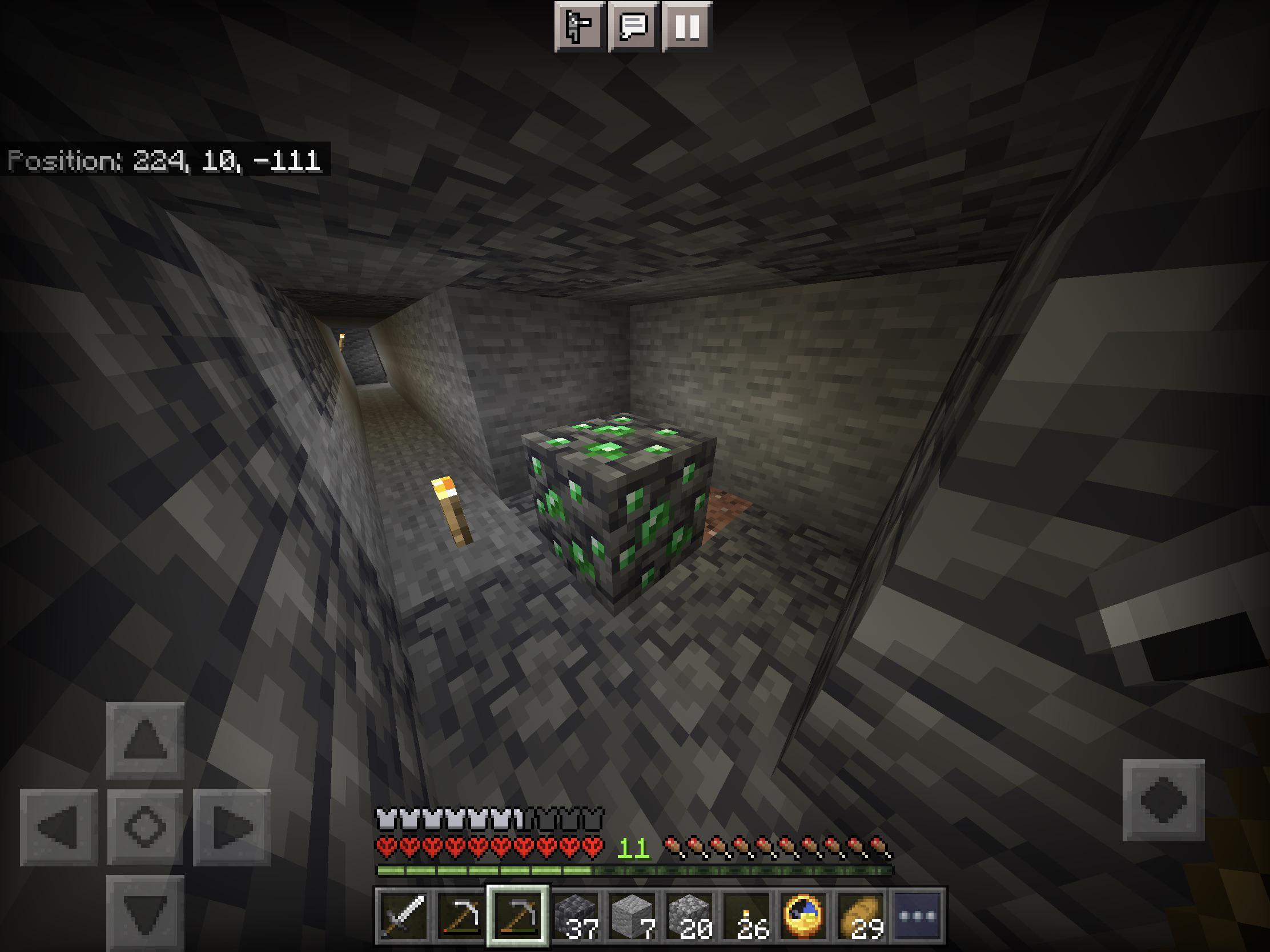Viewport: 1270px width, 952px height.
Task: Open the chat window
Action: [x=632, y=25]
